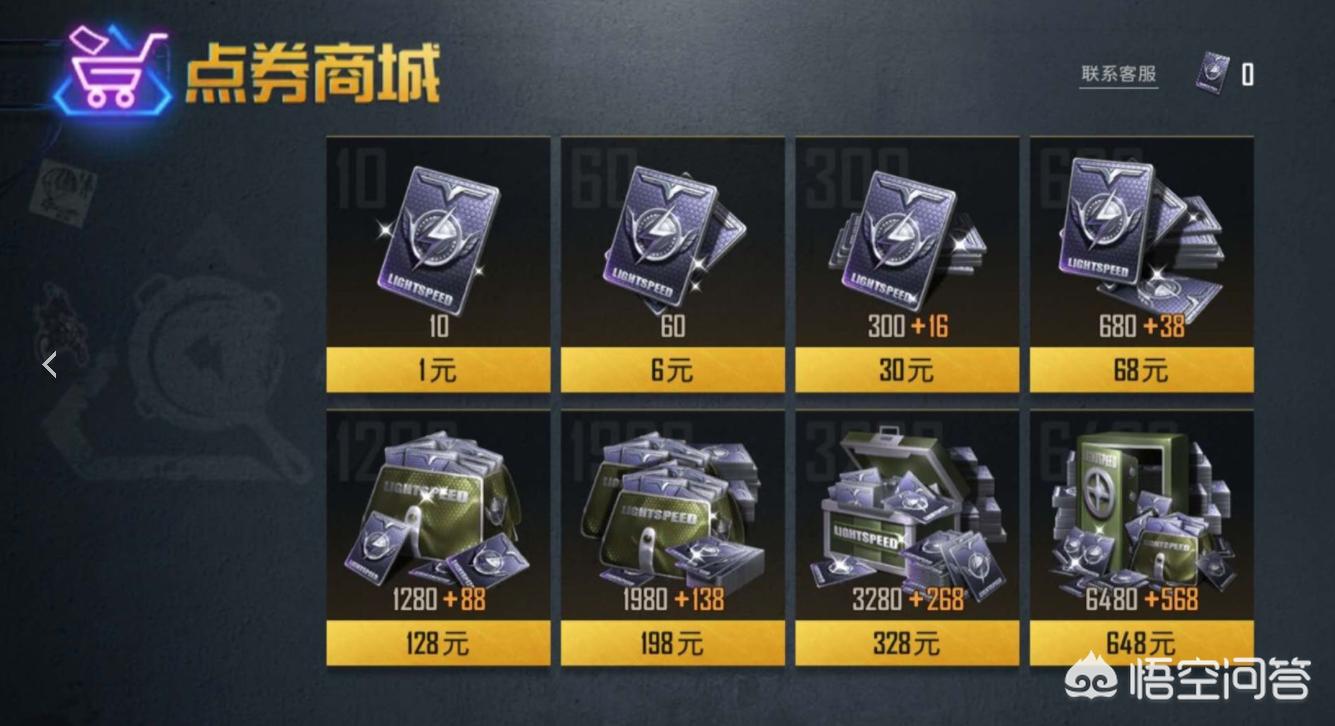Click the 128元 gold price banner

437,644
